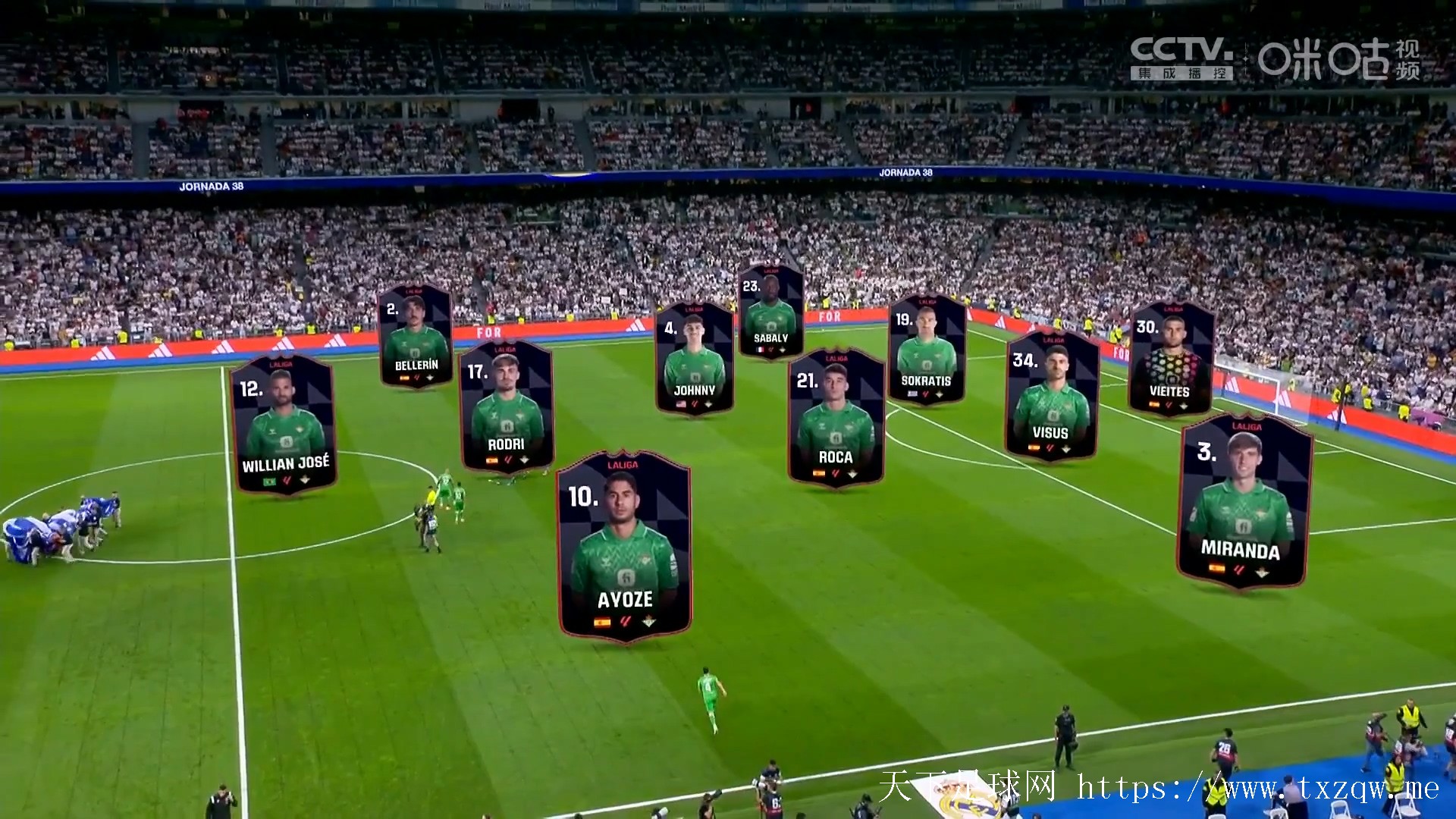Pick goalkeeper Vieites's number 30 card
This screenshot has width=1456, height=819.
1170,358
